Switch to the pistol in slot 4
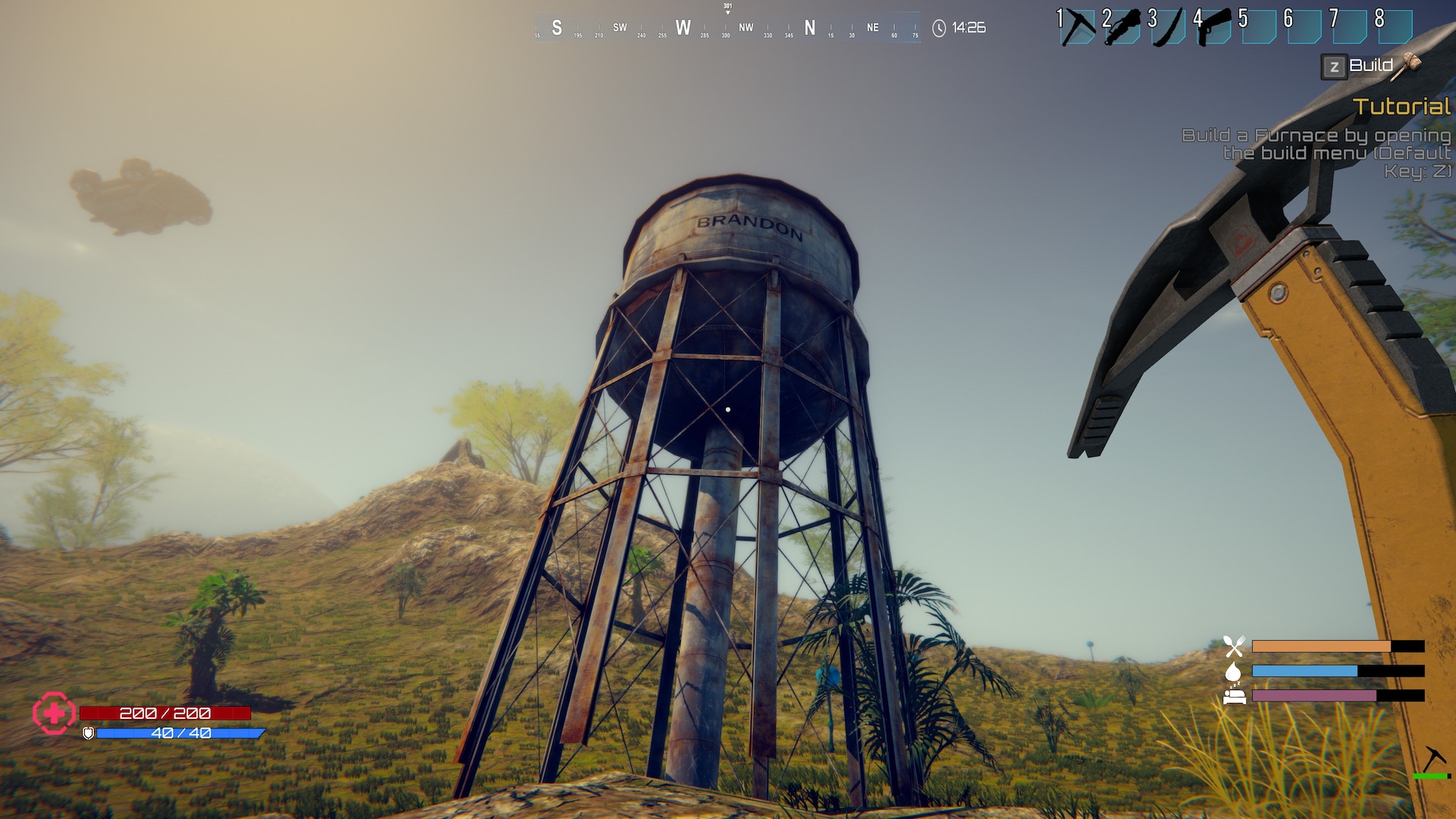Image resolution: width=1456 pixels, height=819 pixels. (1214, 27)
